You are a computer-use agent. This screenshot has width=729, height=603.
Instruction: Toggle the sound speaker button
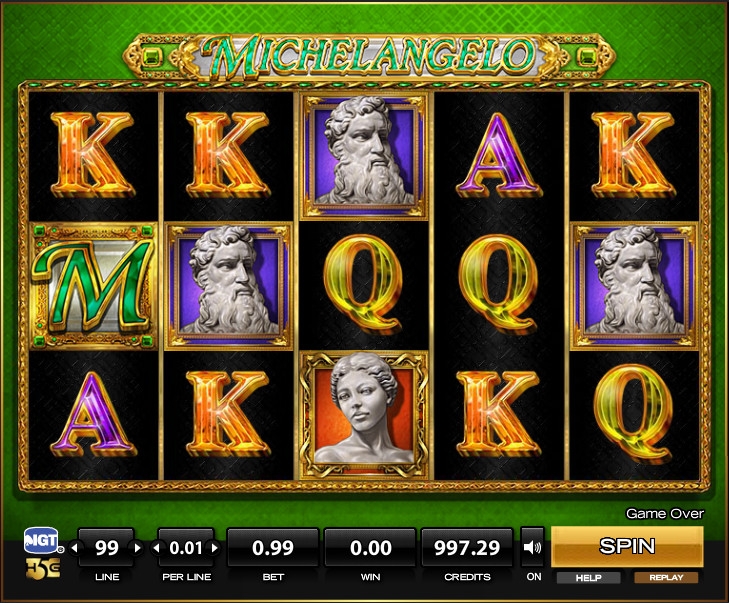[x=533, y=547]
